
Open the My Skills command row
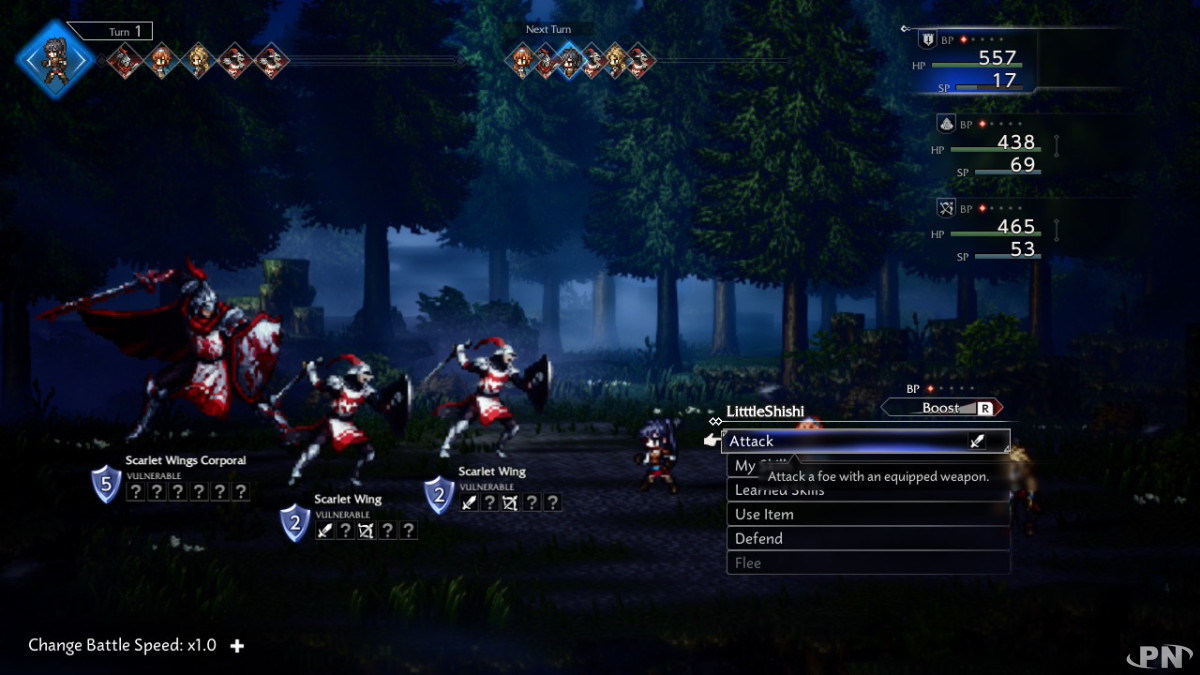[x=745, y=466]
